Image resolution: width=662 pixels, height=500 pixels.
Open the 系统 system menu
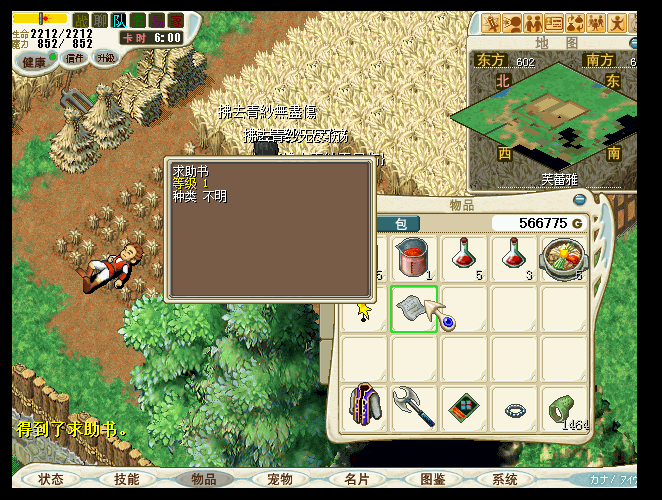coord(506,479)
